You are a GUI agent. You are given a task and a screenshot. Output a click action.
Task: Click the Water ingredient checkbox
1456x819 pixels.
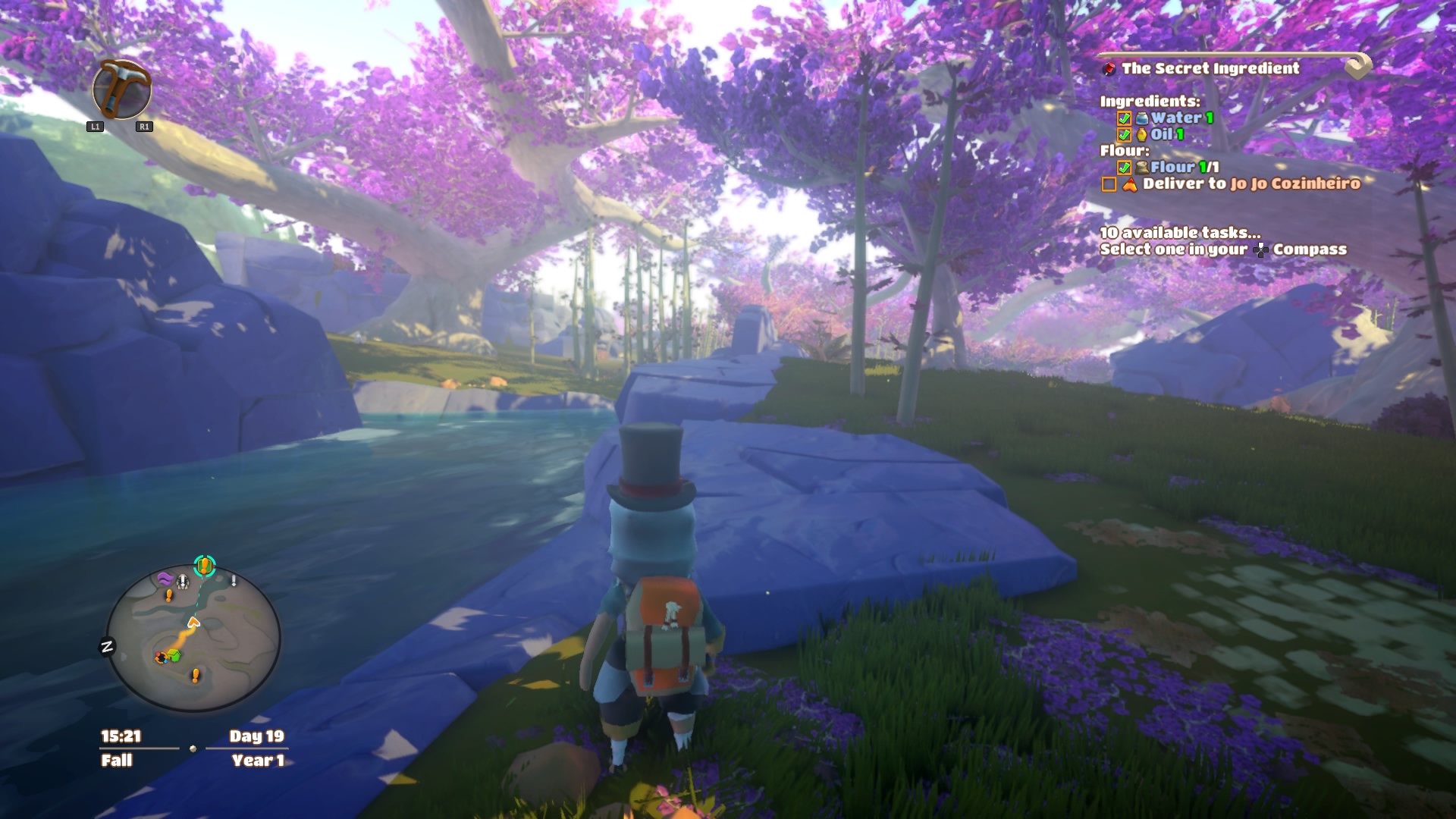pos(1124,118)
